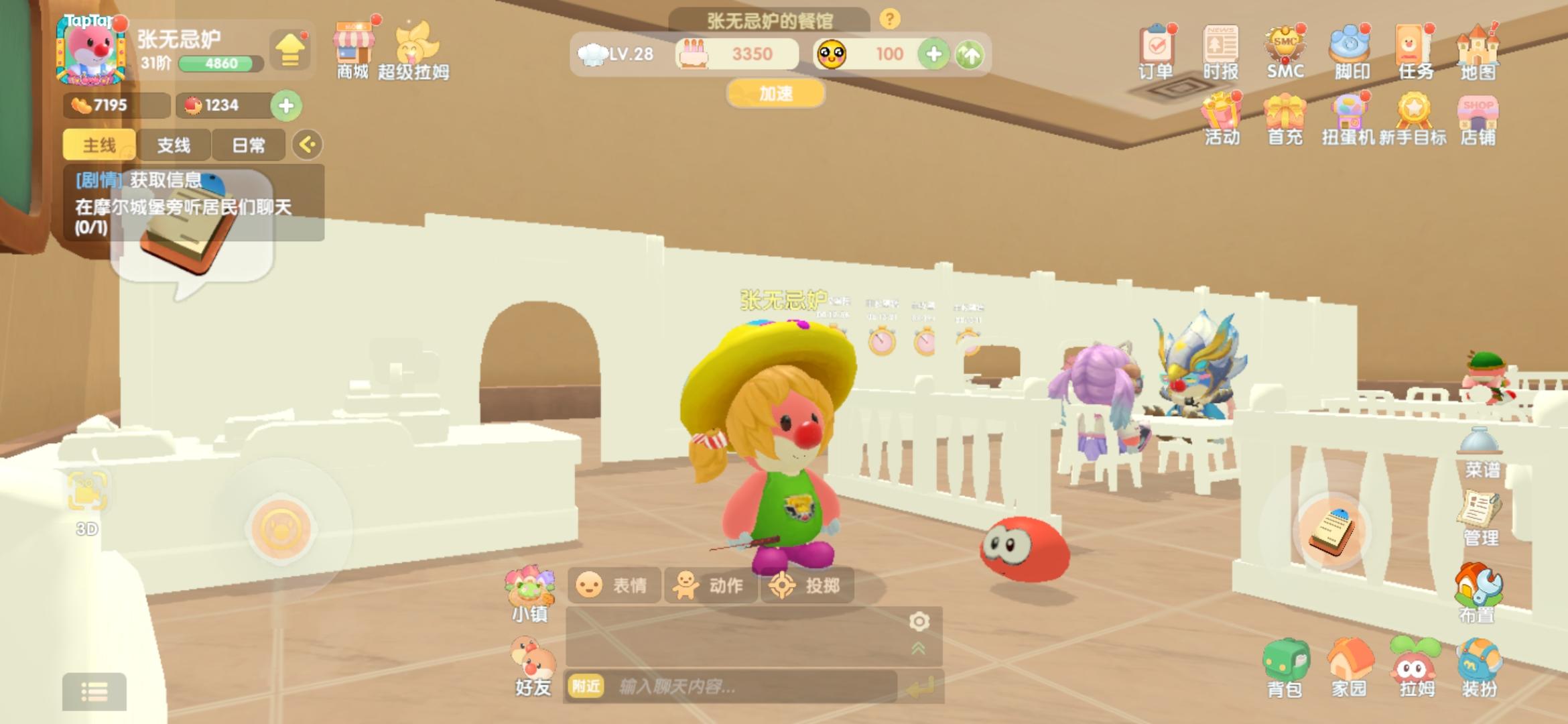Screen dimensions: 1568x724
Task: Switch to the 支线 quest tab
Action: 175,144
